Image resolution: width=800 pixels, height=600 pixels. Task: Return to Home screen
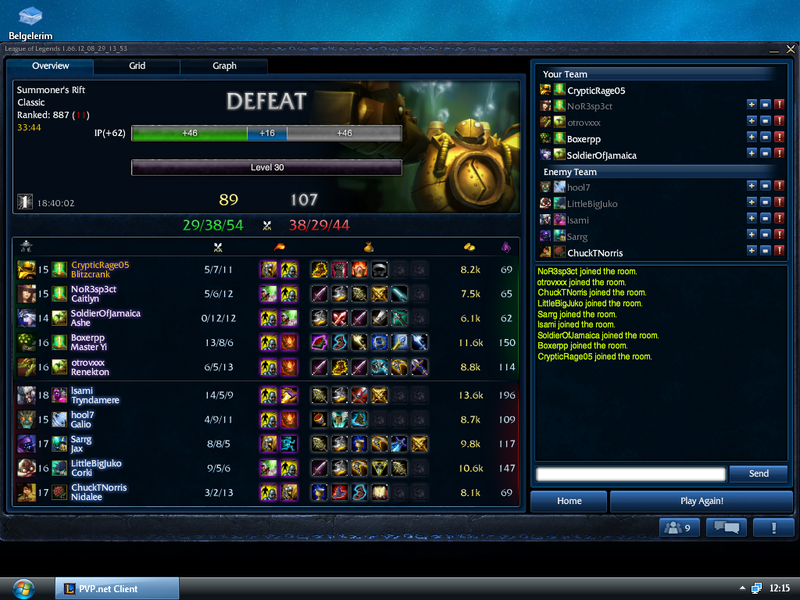pos(569,501)
